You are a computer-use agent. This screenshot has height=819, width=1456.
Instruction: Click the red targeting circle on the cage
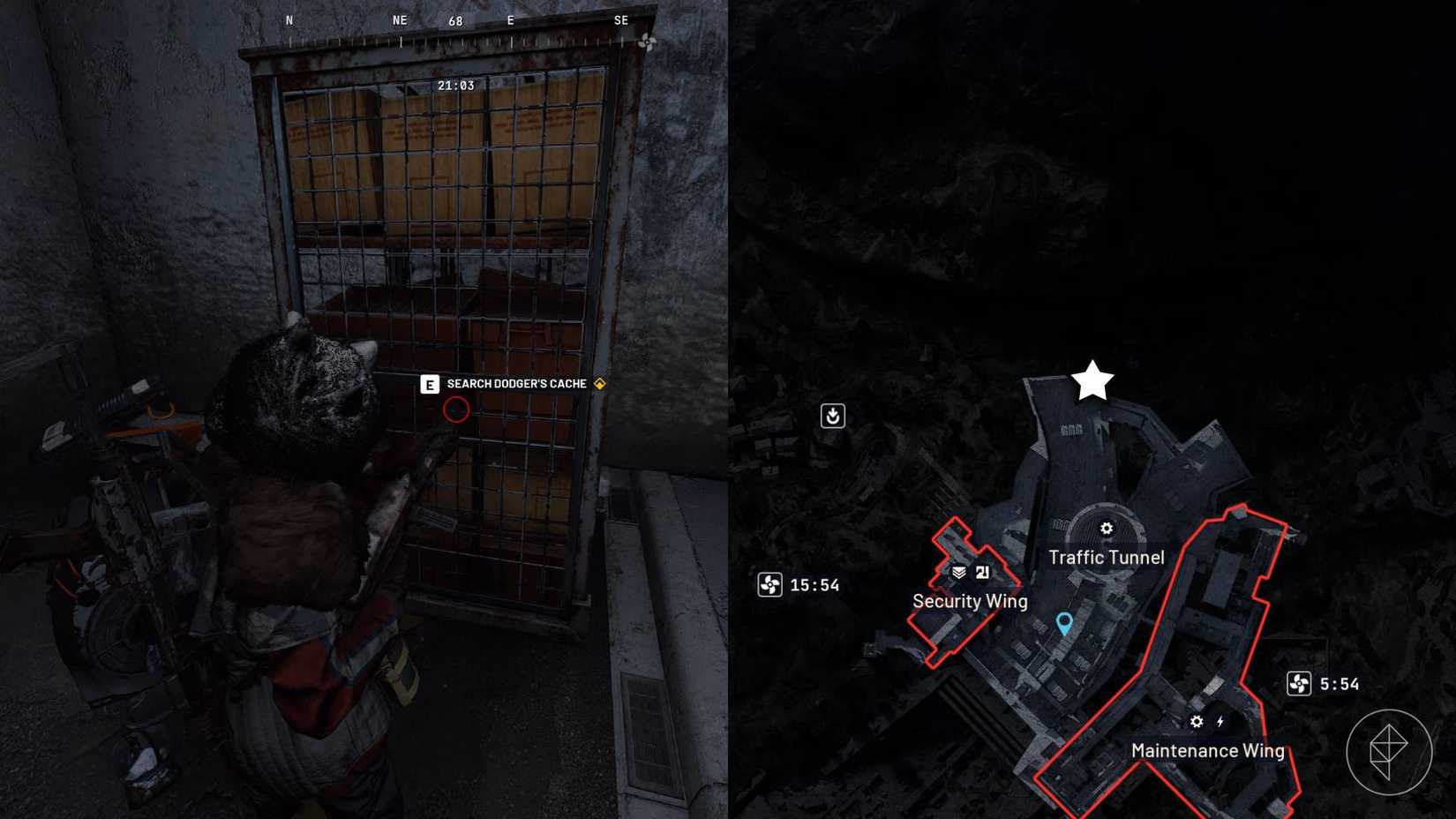click(x=455, y=409)
